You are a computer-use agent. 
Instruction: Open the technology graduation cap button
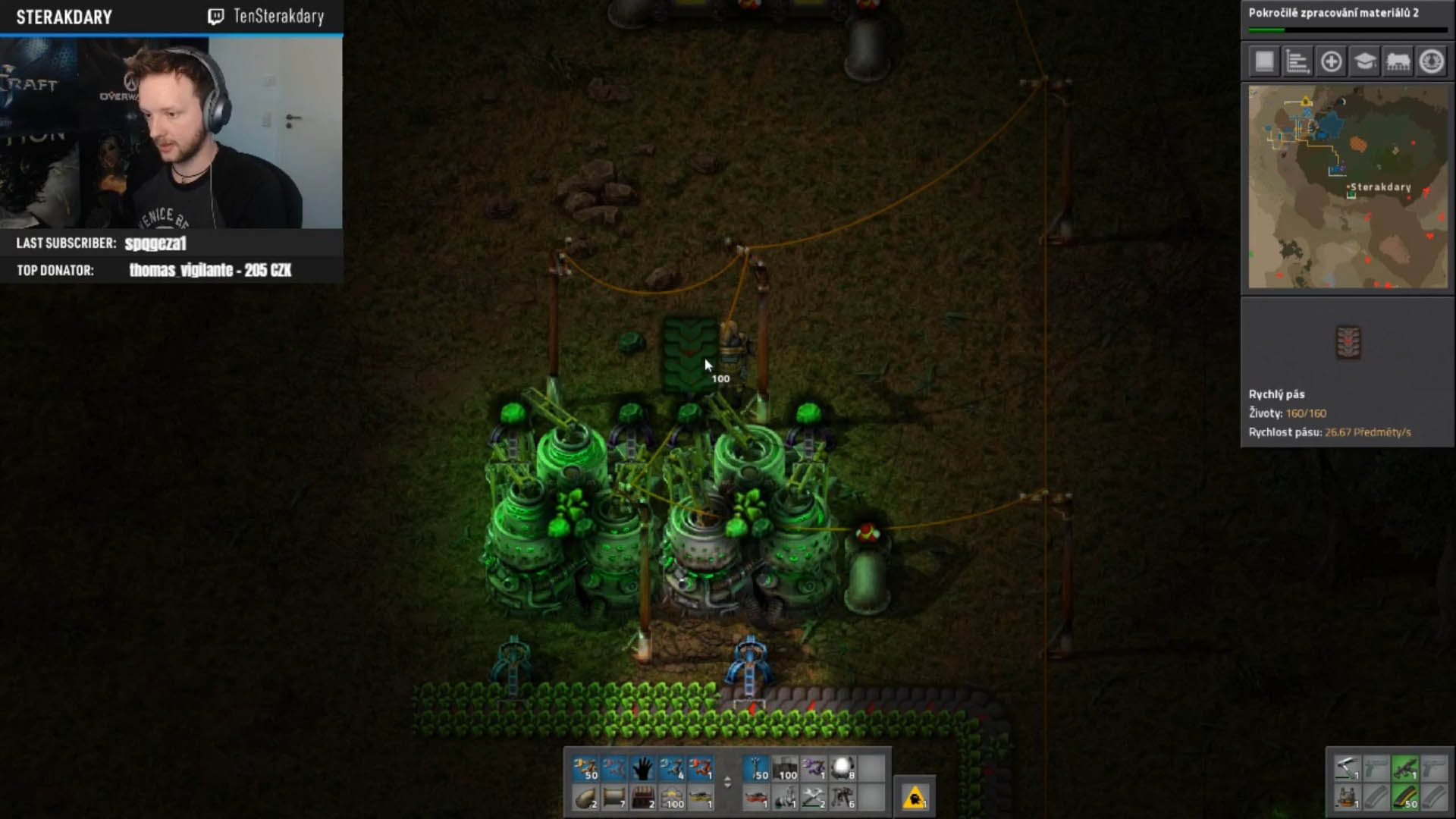pos(1364,61)
